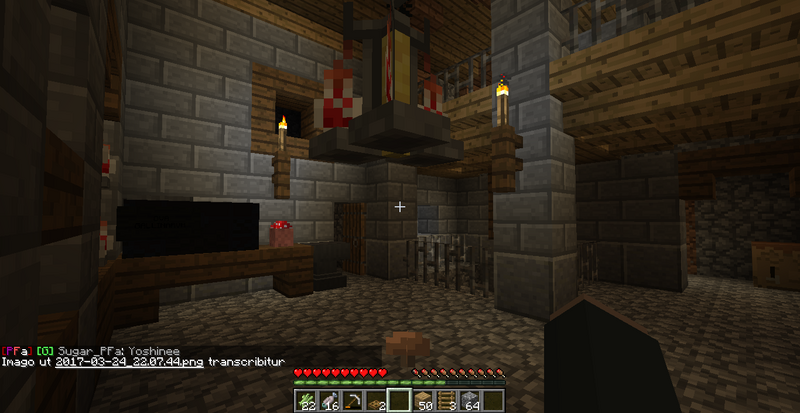The height and width of the screenshot is (413, 800).
Task: Pick the oak planks stack of 50
Action: 424,401
